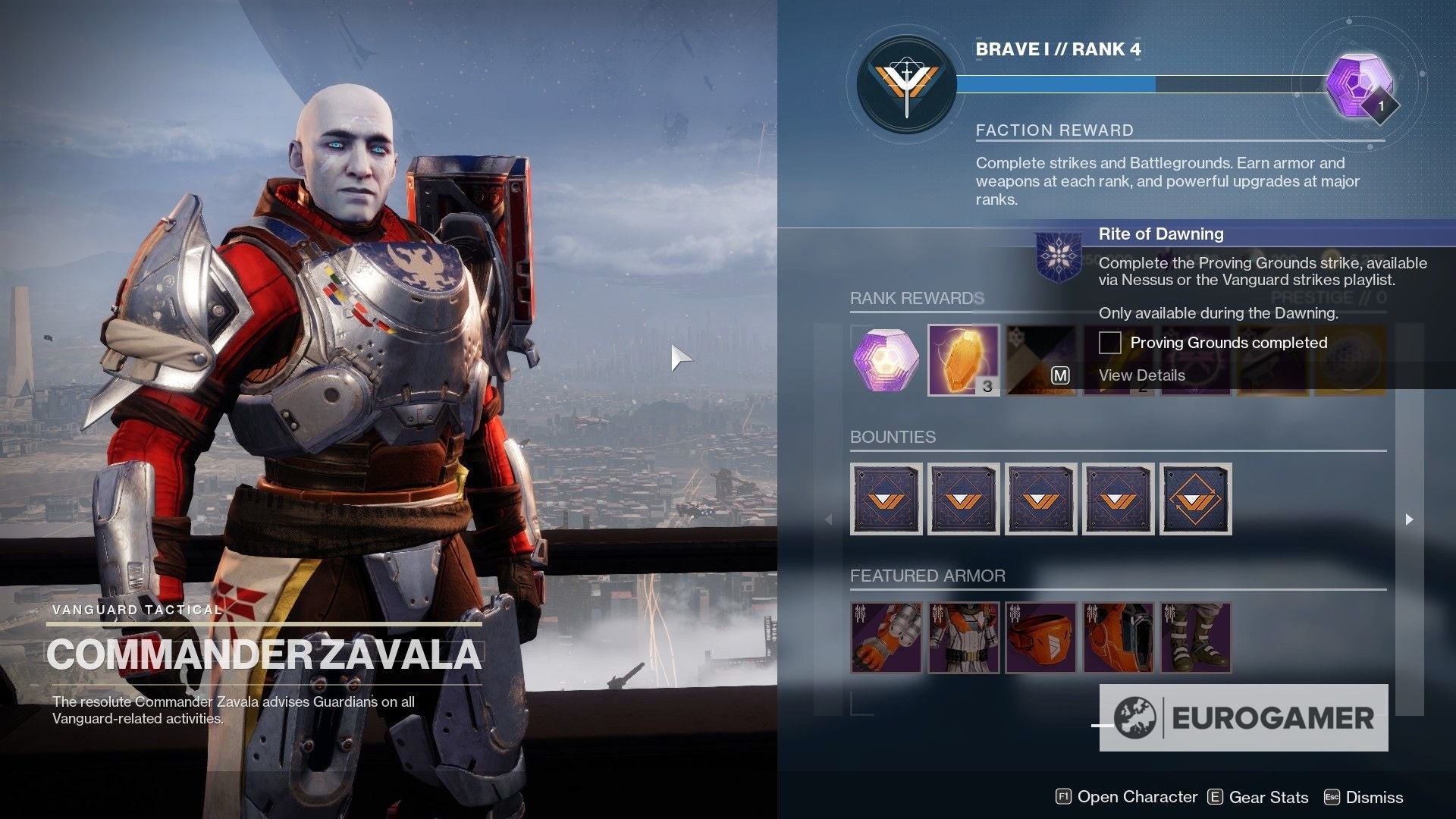Screen dimensions: 1456x819
Task: Check the Proving Grounds completed box
Action: pos(1109,343)
